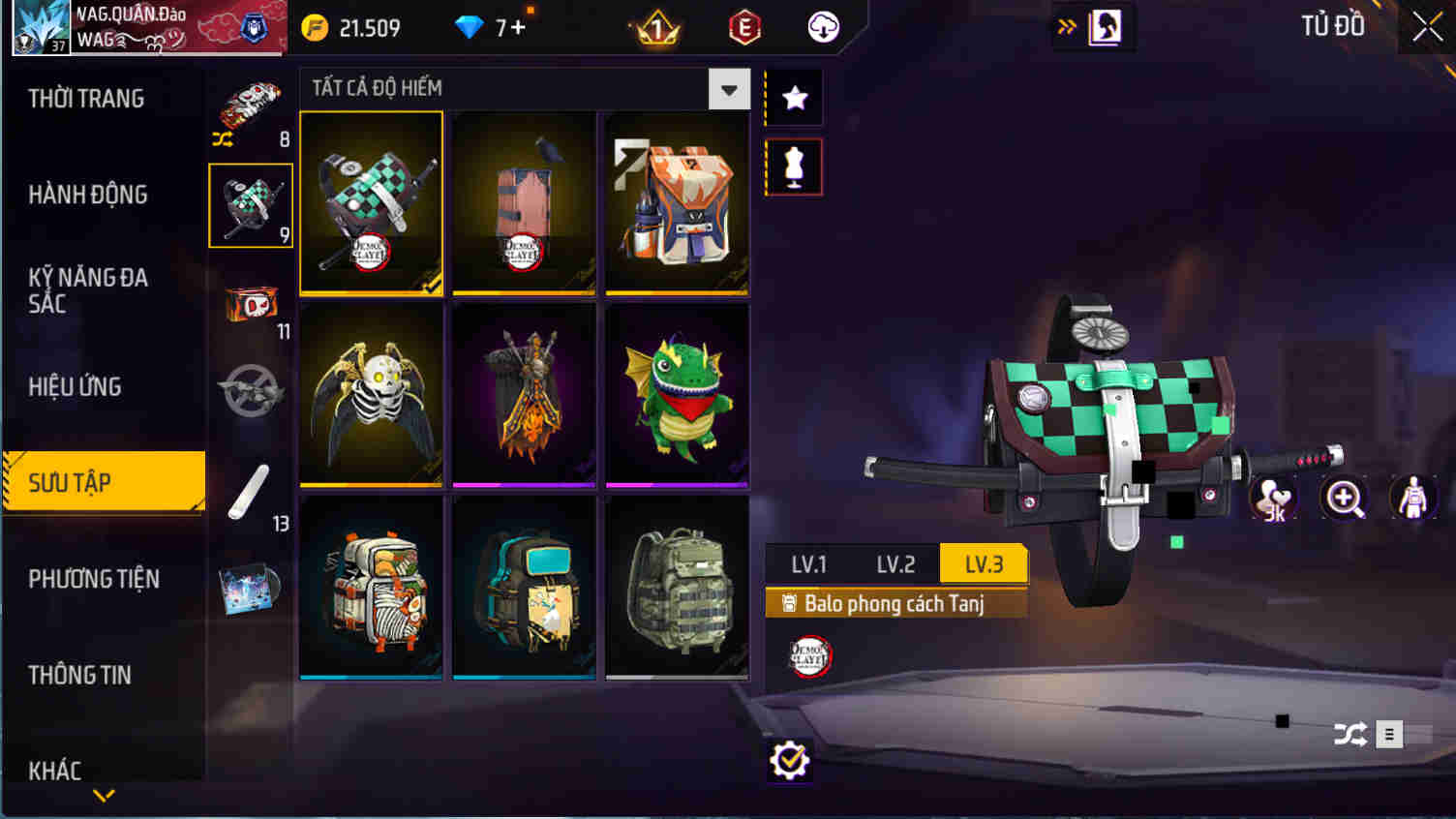Screen dimensions: 1456x819
Task: Click the gold balance 21.509
Action: (363, 27)
